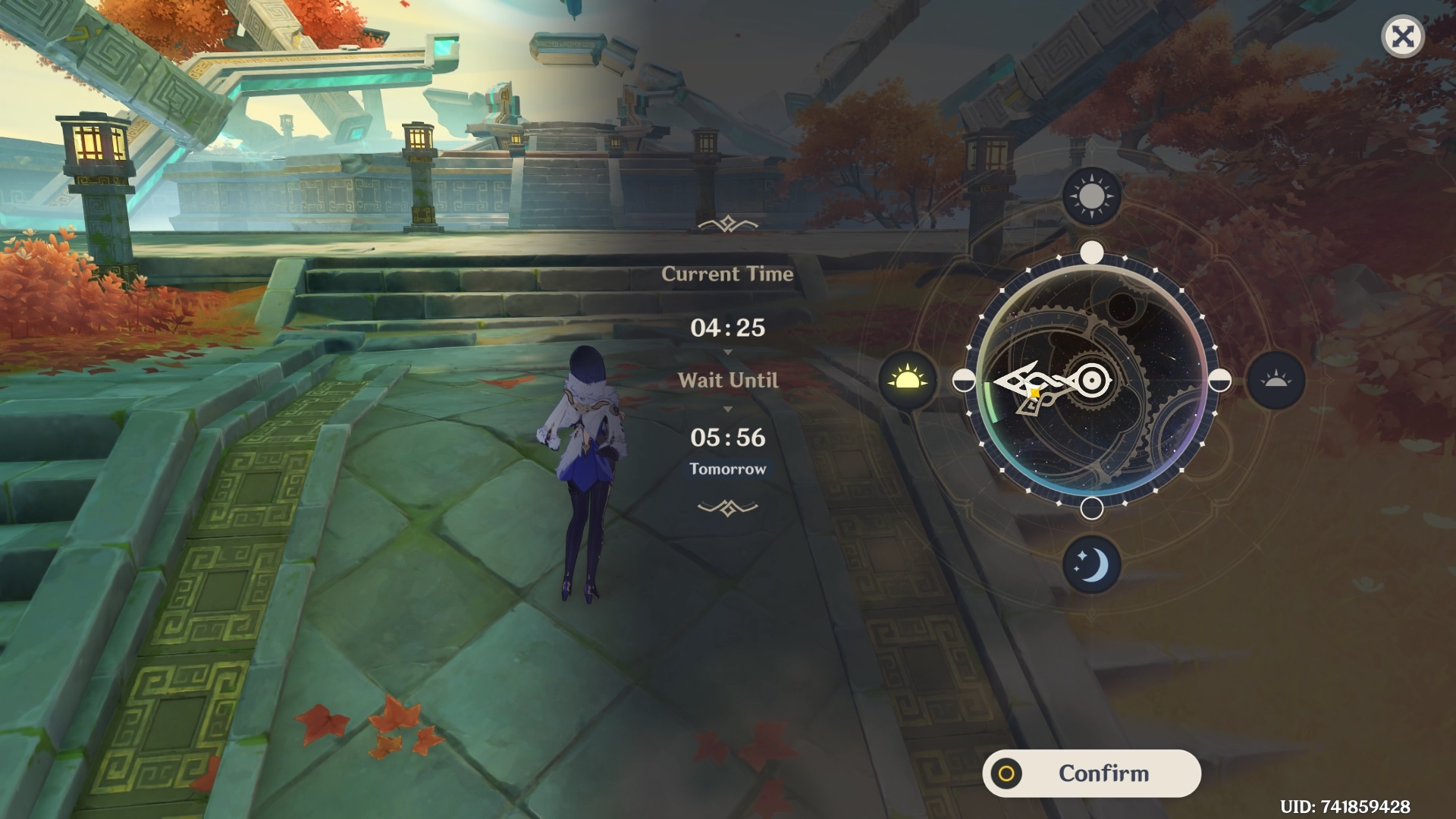1456x819 pixels.
Task: Select the Wait Until label
Action: pyautogui.click(x=728, y=381)
